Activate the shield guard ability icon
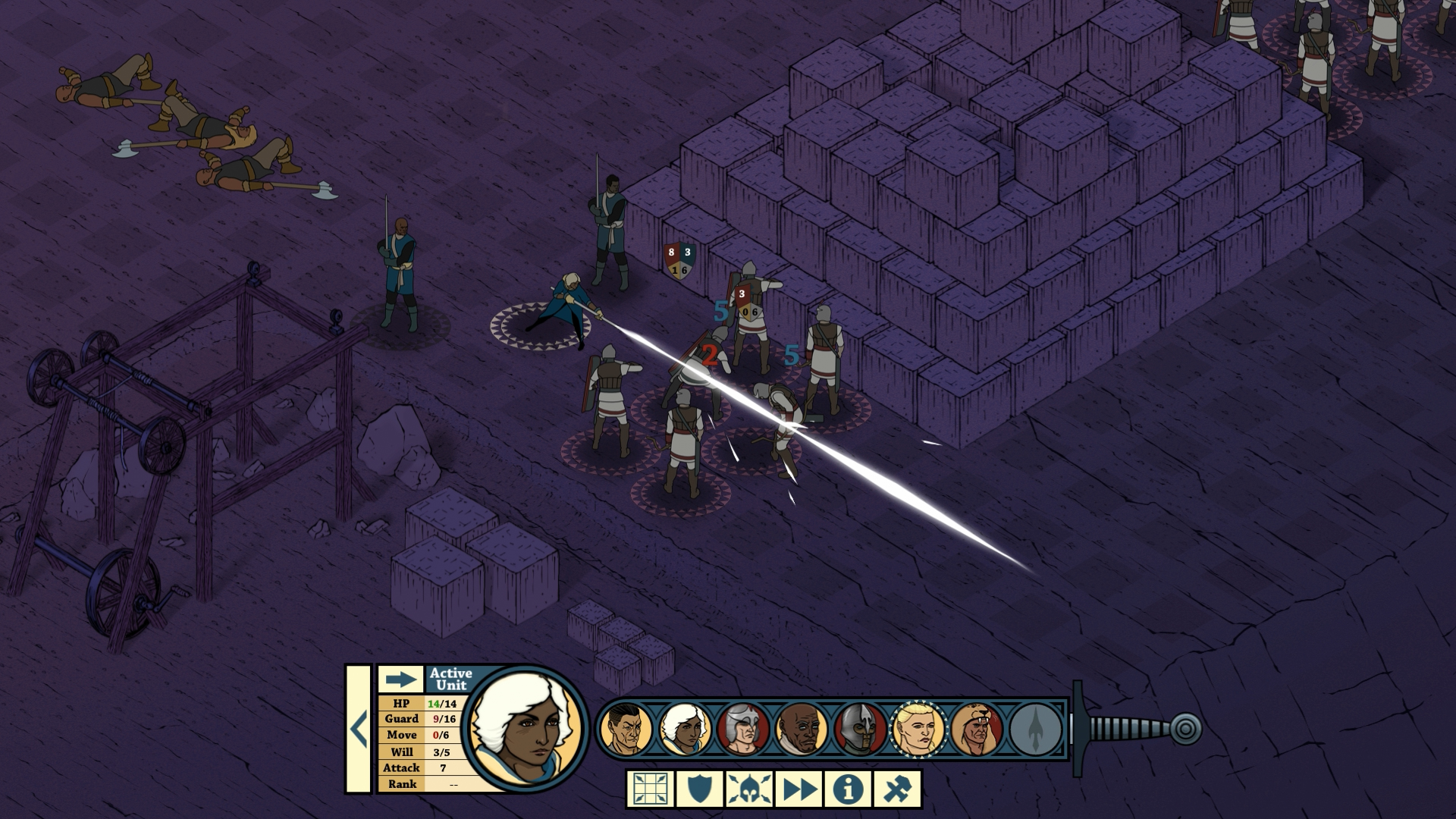The height and width of the screenshot is (819, 1456). point(700,789)
